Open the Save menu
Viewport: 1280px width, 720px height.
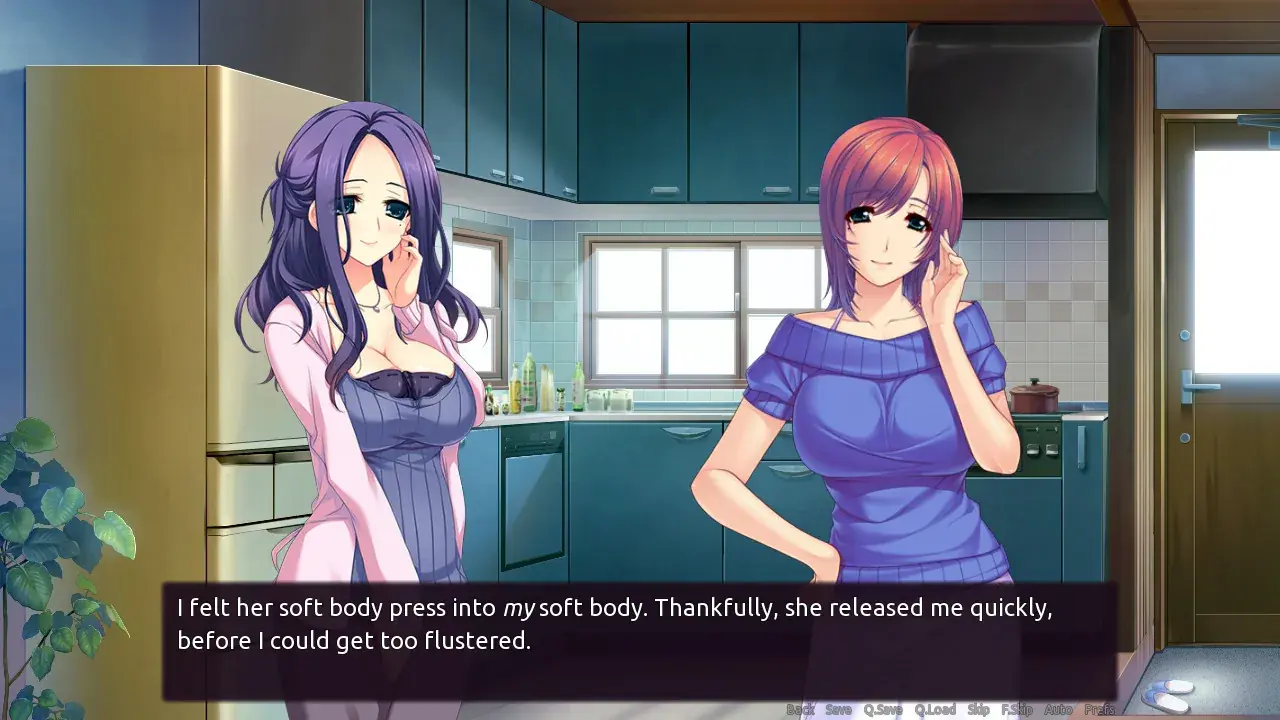coord(838,710)
